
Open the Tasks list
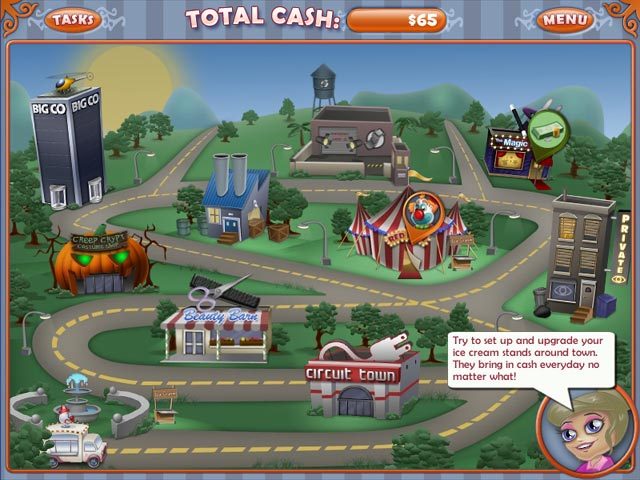coord(72,19)
